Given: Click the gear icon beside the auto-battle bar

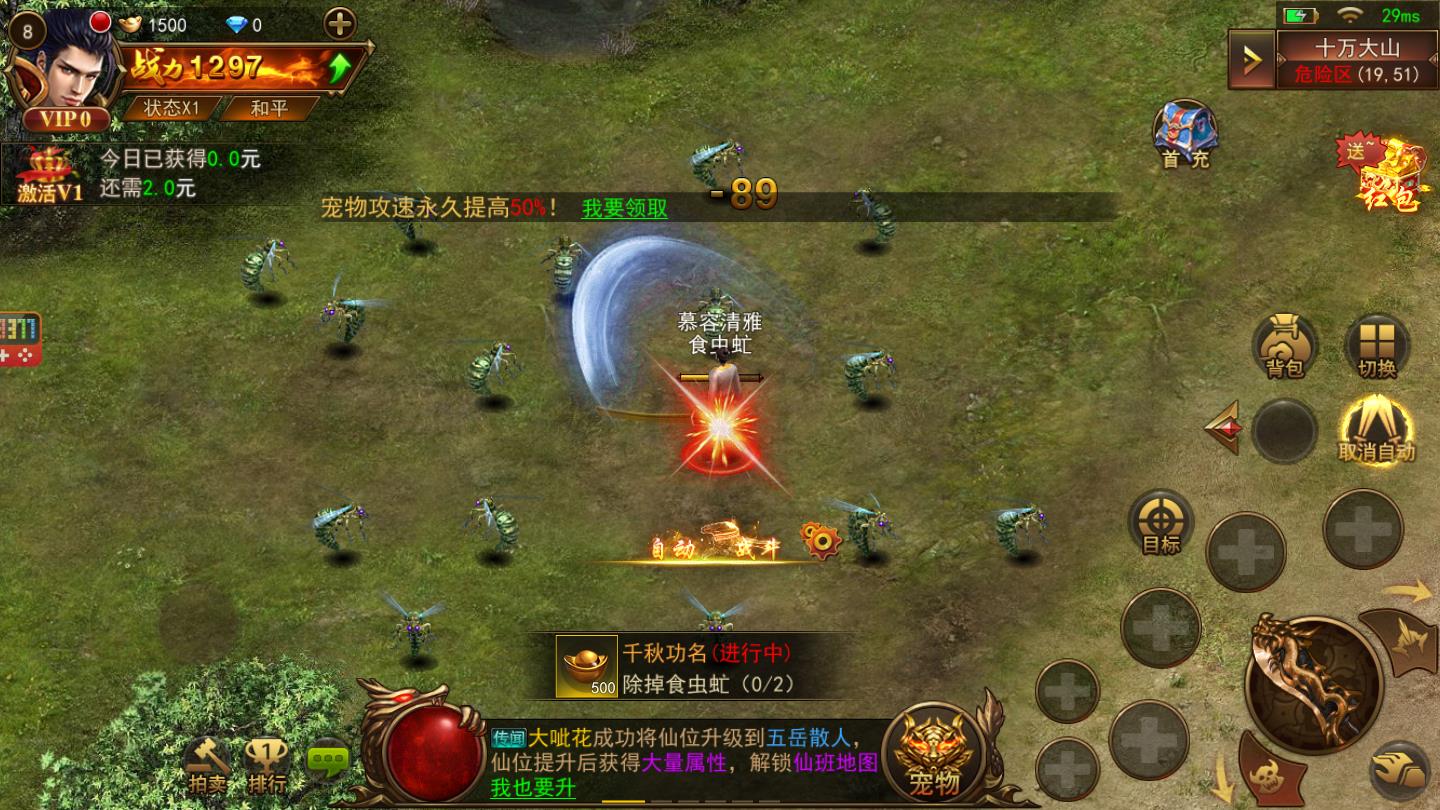Looking at the screenshot, I should click(x=822, y=540).
